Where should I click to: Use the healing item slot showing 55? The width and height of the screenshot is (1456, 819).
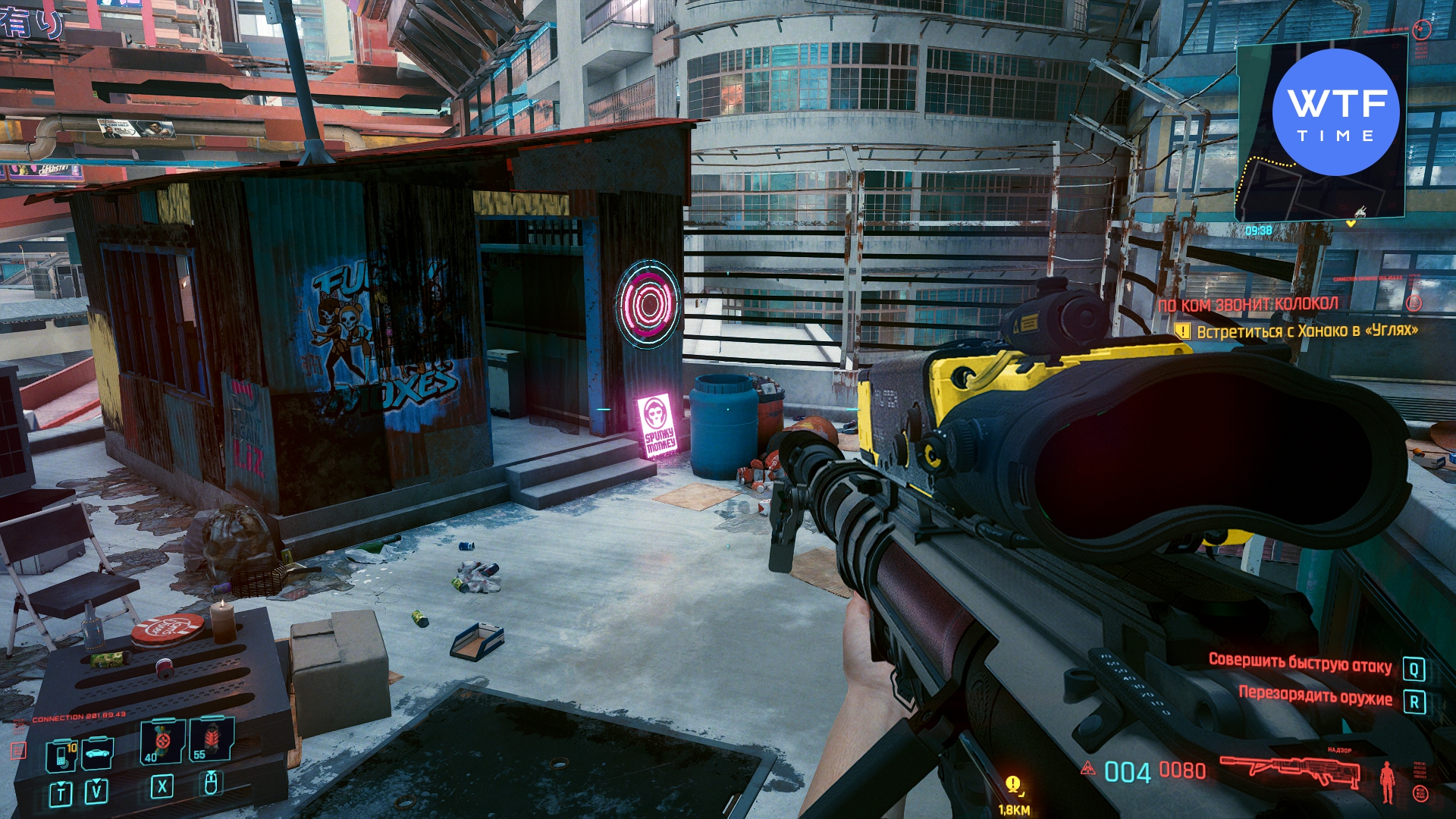tap(212, 740)
